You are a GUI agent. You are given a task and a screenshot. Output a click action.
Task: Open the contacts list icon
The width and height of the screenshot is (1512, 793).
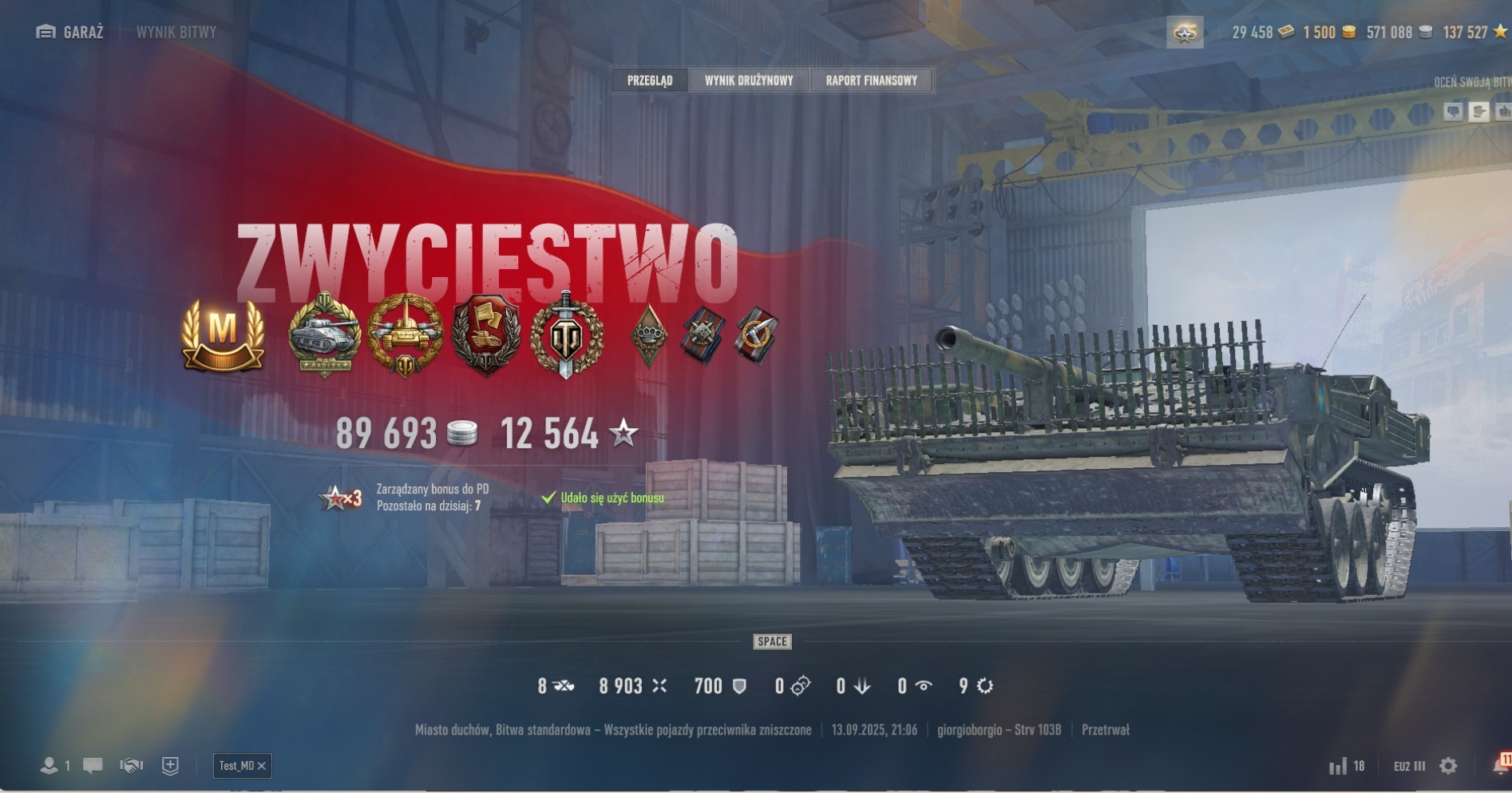[x=49, y=766]
